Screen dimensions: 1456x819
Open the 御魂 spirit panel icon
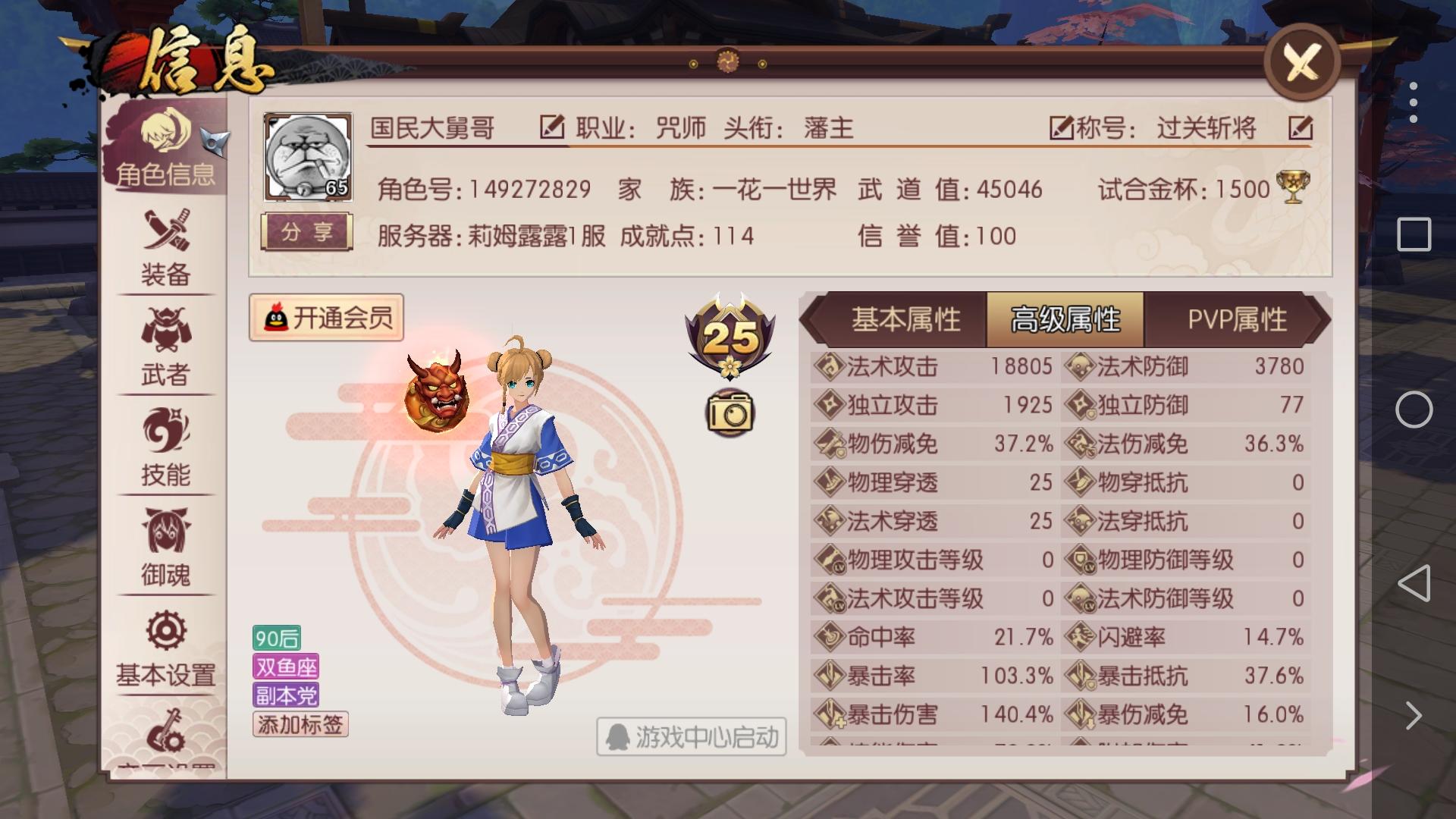pyautogui.click(x=165, y=546)
